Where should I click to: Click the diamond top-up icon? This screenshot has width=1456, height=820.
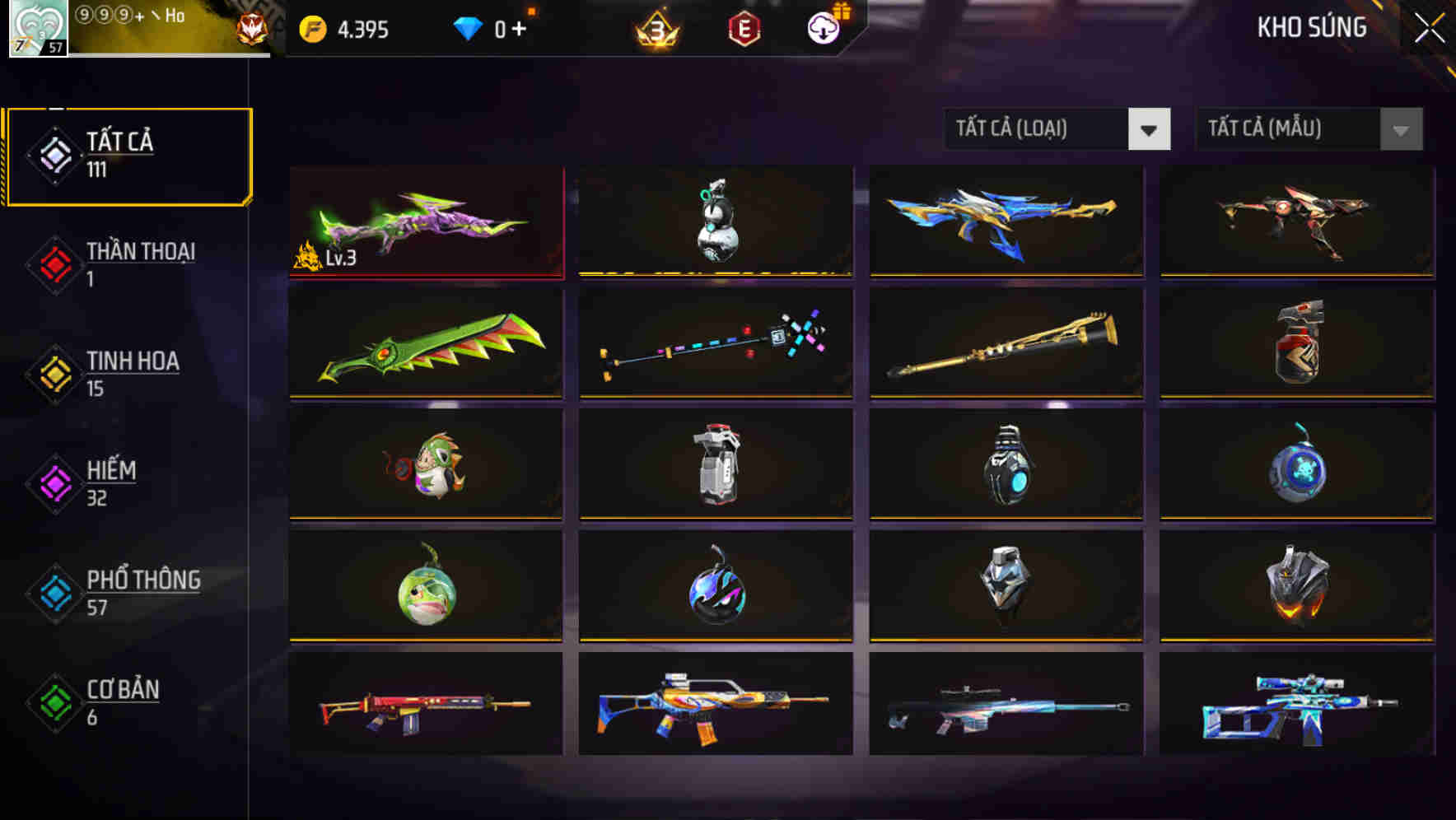pos(469,27)
